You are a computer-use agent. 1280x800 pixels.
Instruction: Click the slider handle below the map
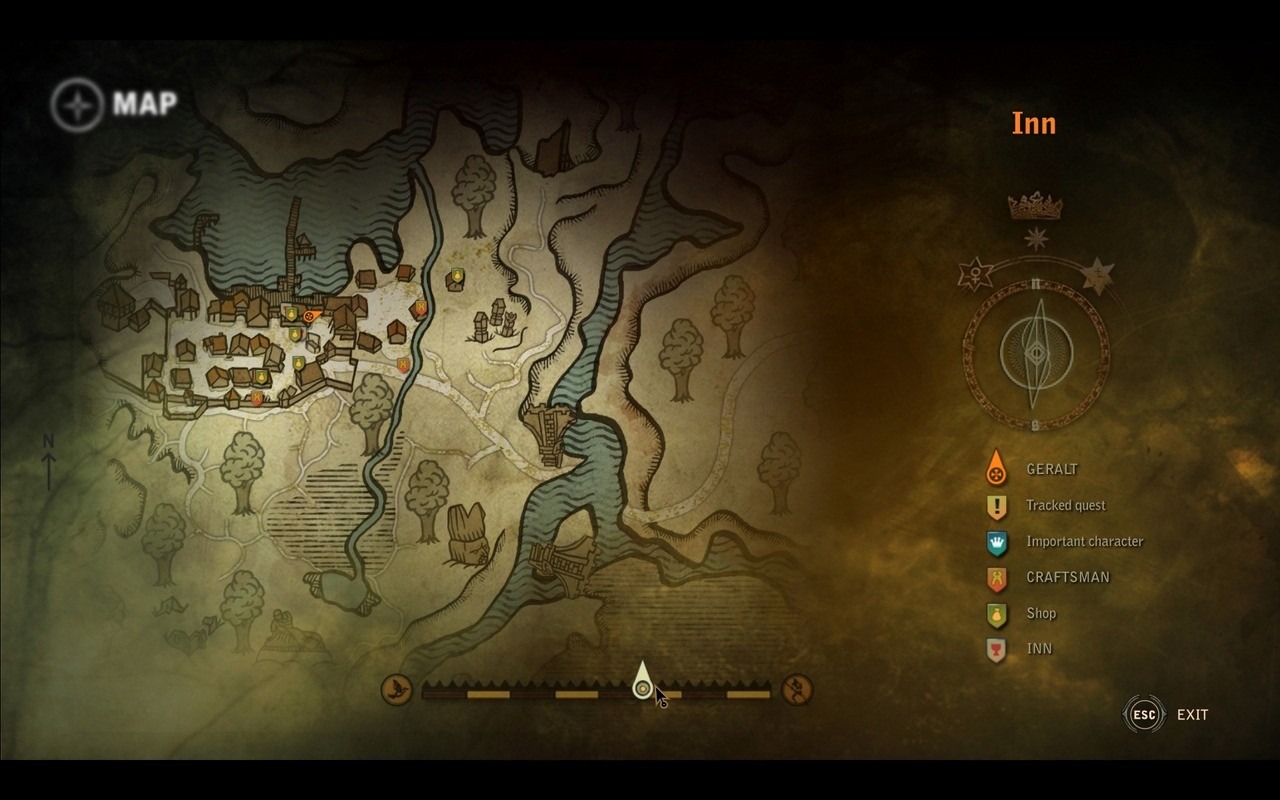click(642, 684)
